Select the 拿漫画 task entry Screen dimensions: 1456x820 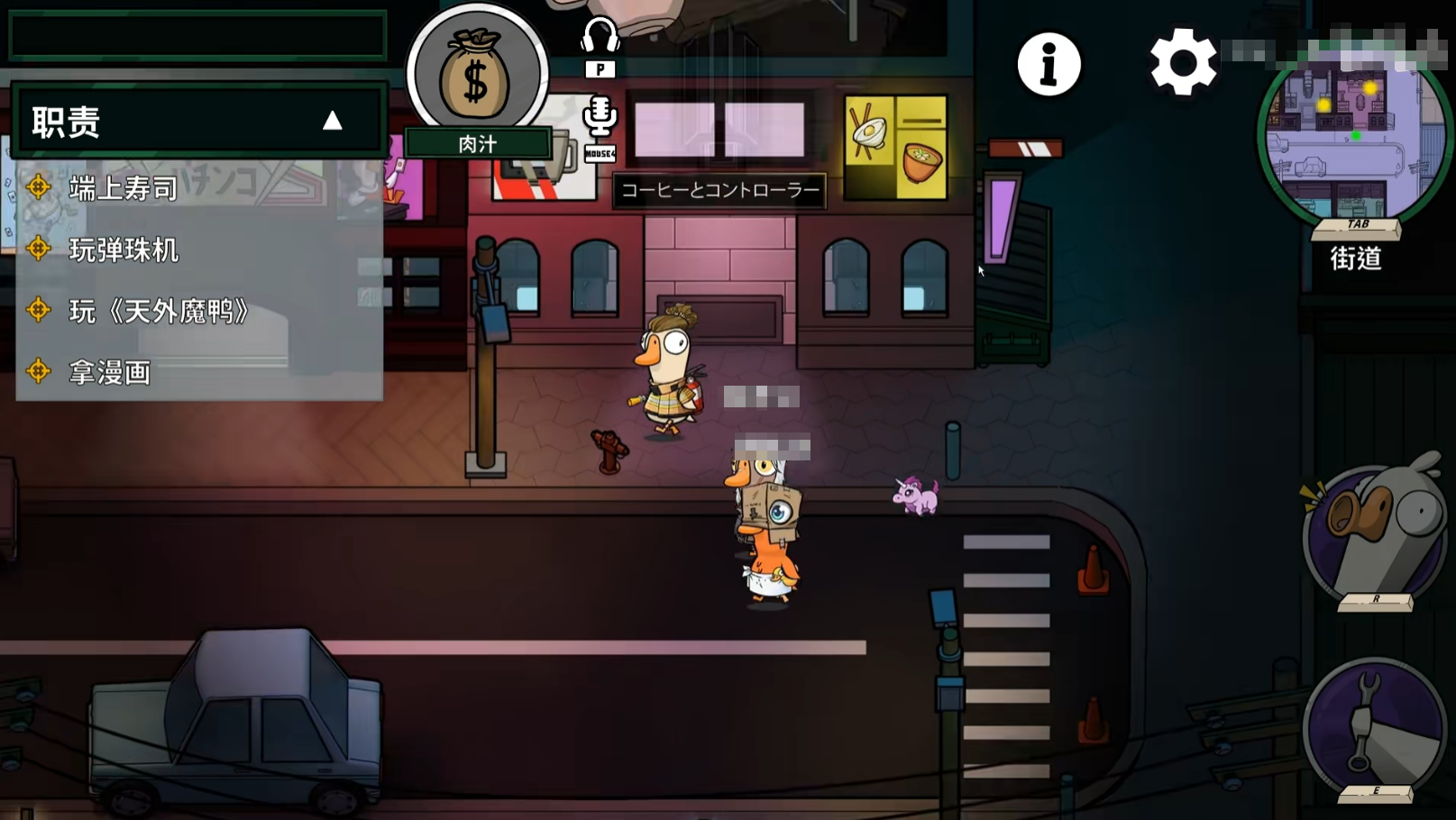[x=109, y=372]
